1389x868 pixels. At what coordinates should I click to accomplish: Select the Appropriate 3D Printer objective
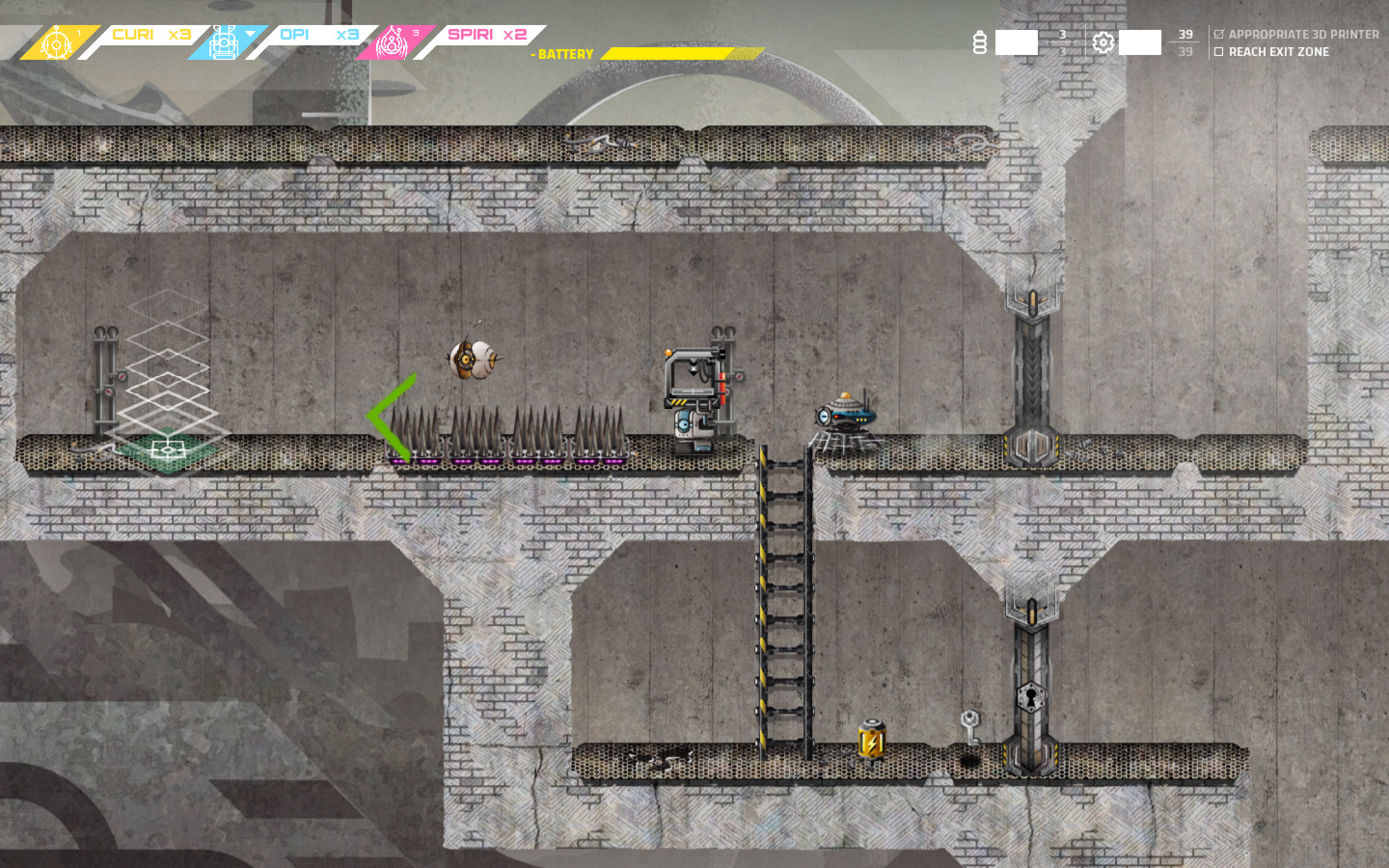tap(1303, 34)
